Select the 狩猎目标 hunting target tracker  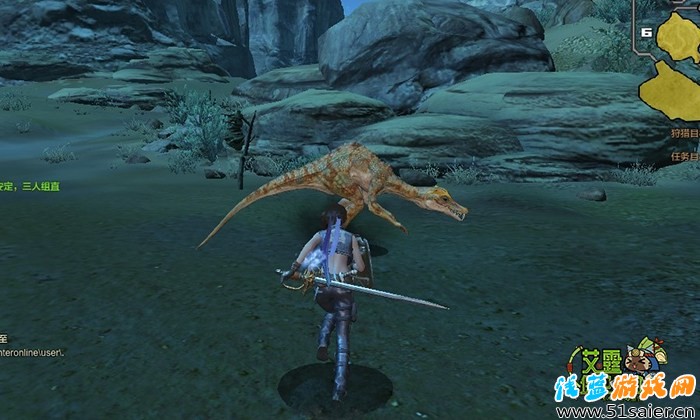point(685,133)
